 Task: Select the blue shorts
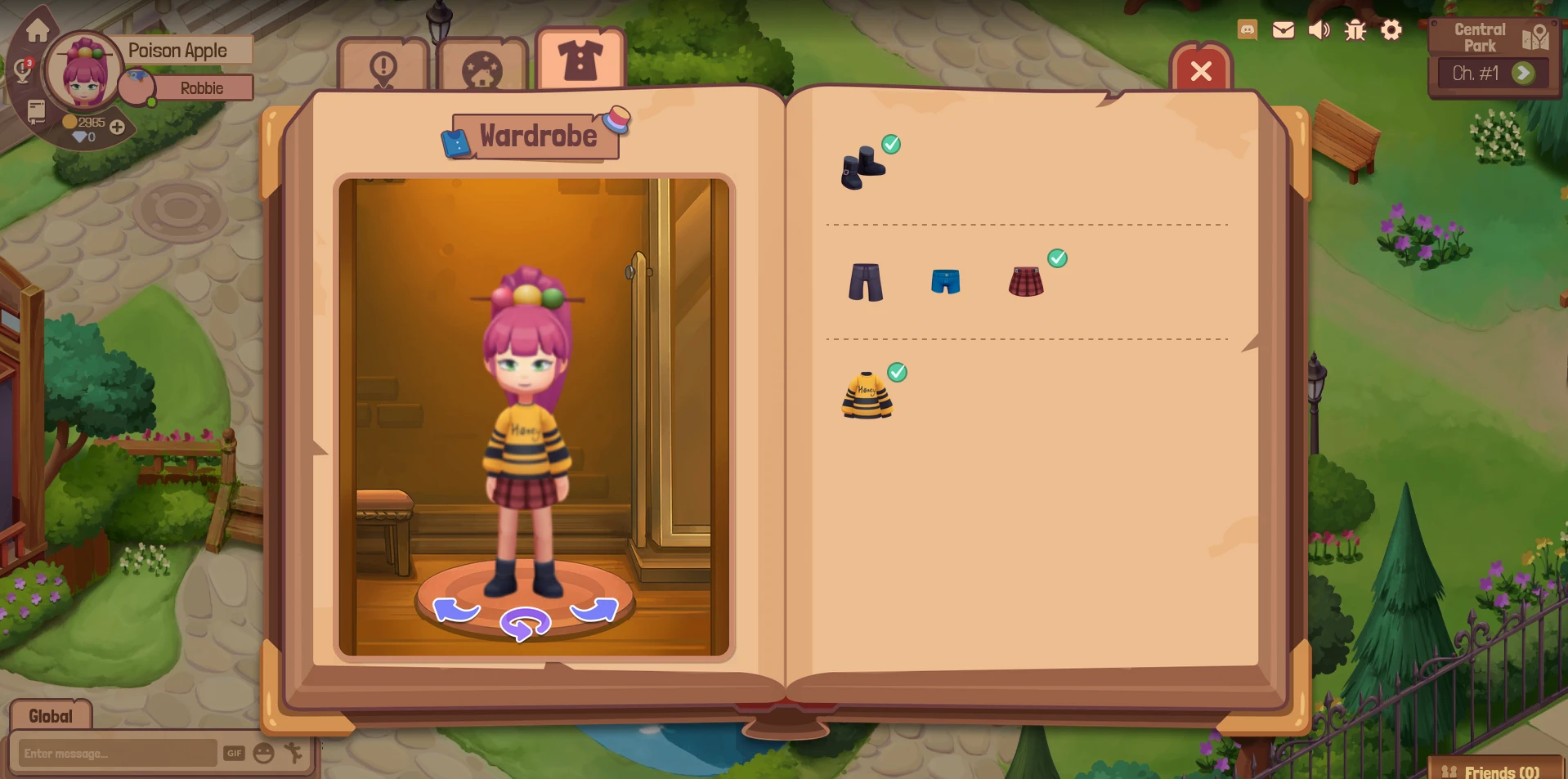click(946, 282)
